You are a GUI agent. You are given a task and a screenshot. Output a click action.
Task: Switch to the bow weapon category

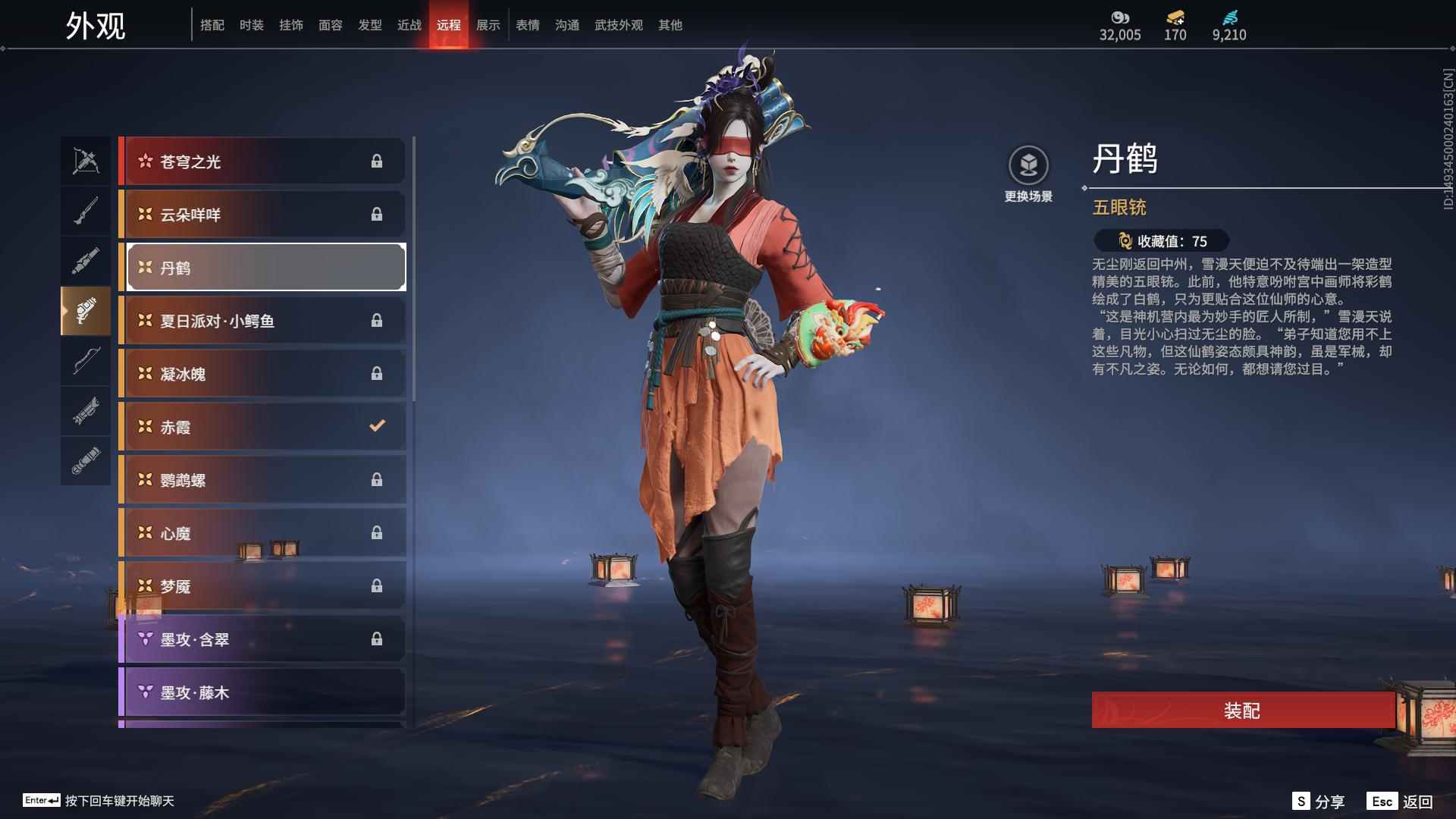(86, 362)
